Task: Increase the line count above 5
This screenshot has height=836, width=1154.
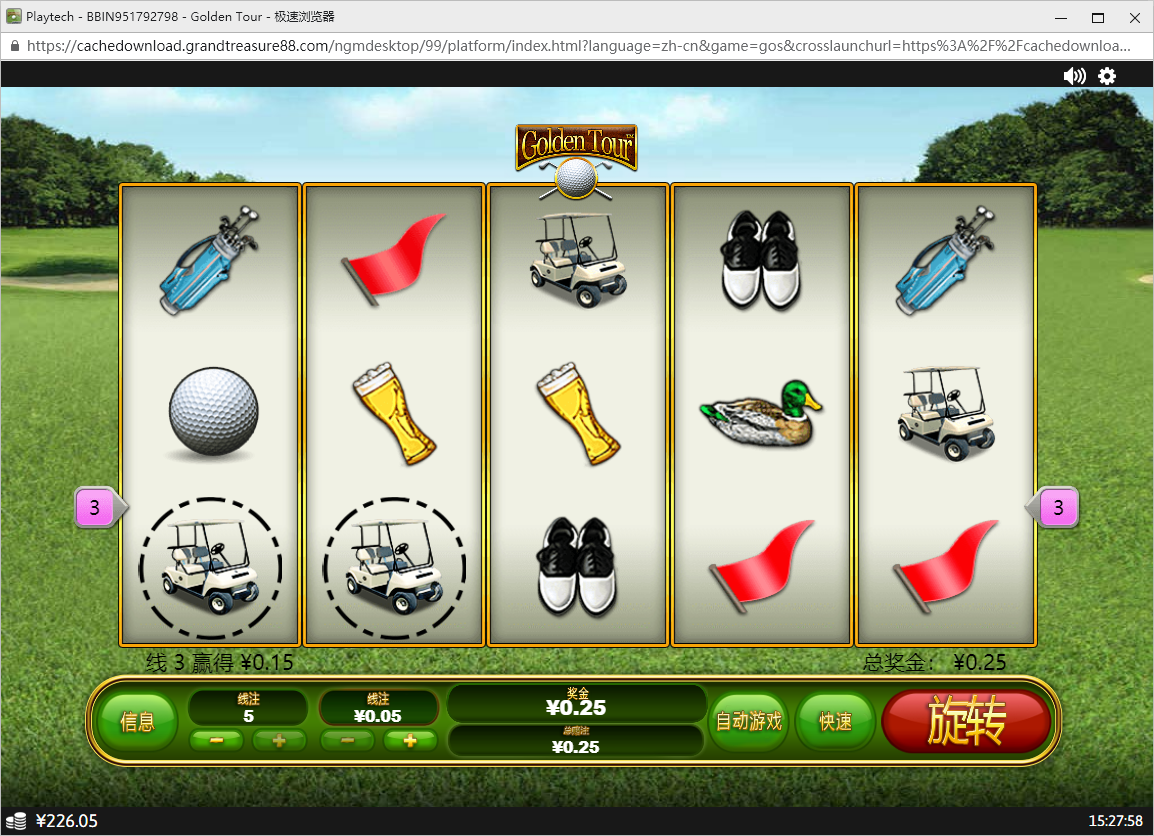Action: [x=279, y=741]
